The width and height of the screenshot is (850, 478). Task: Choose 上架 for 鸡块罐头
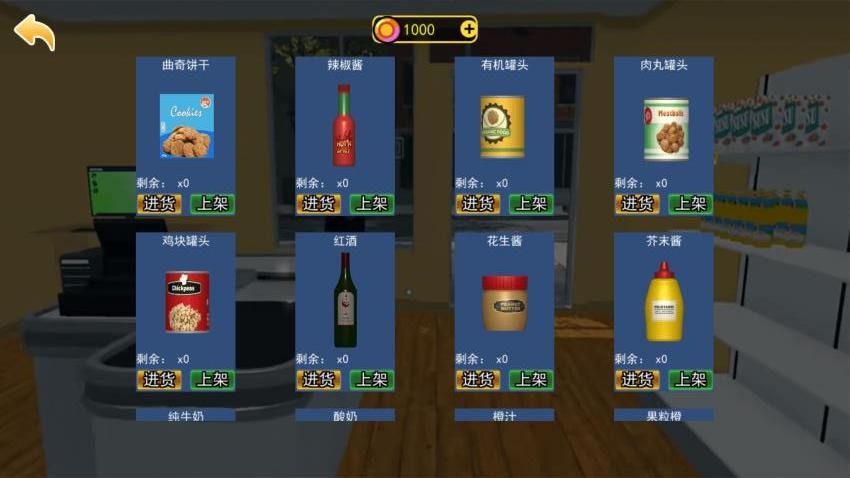point(212,380)
